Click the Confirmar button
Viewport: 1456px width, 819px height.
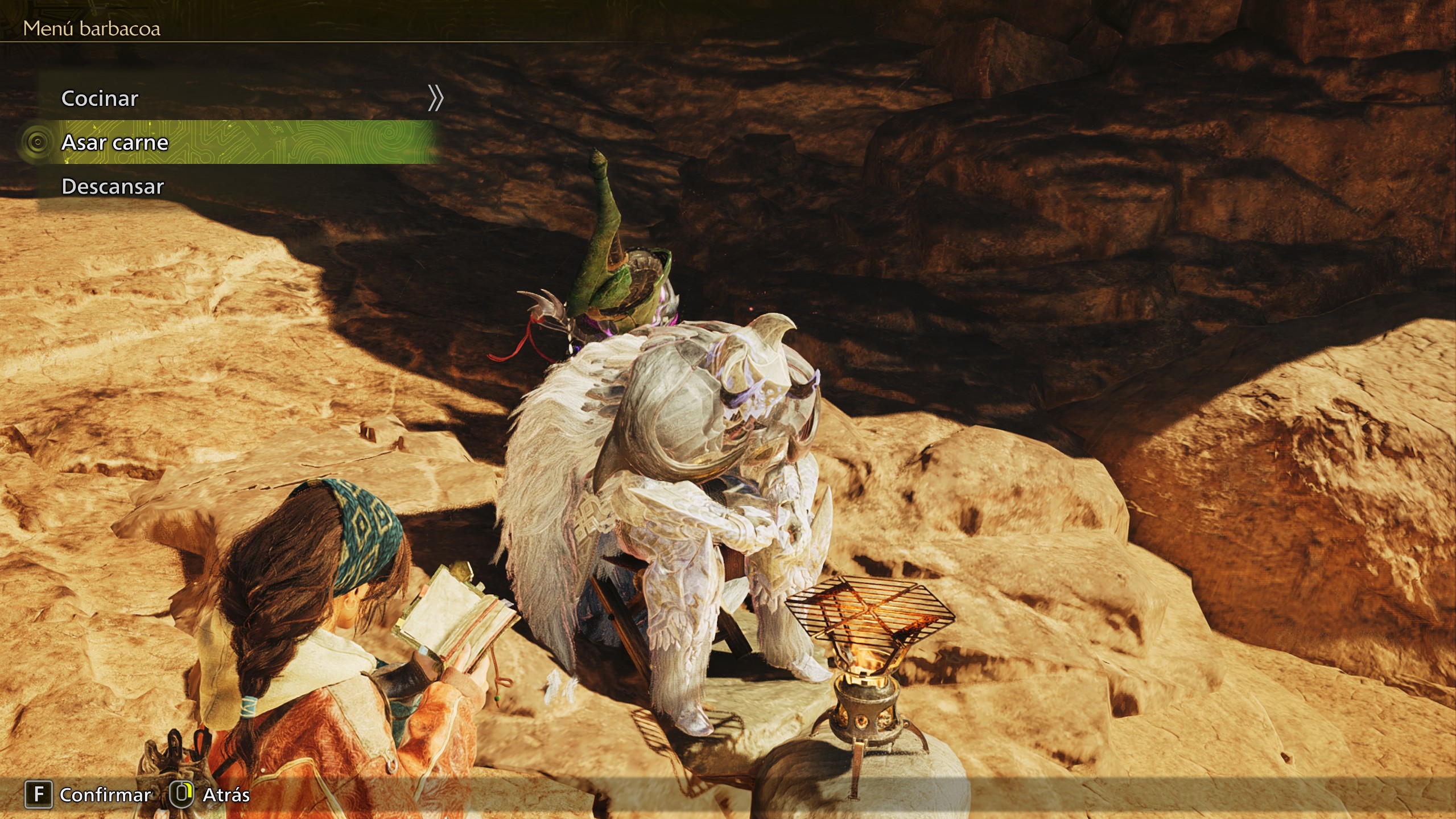tap(89, 795)
